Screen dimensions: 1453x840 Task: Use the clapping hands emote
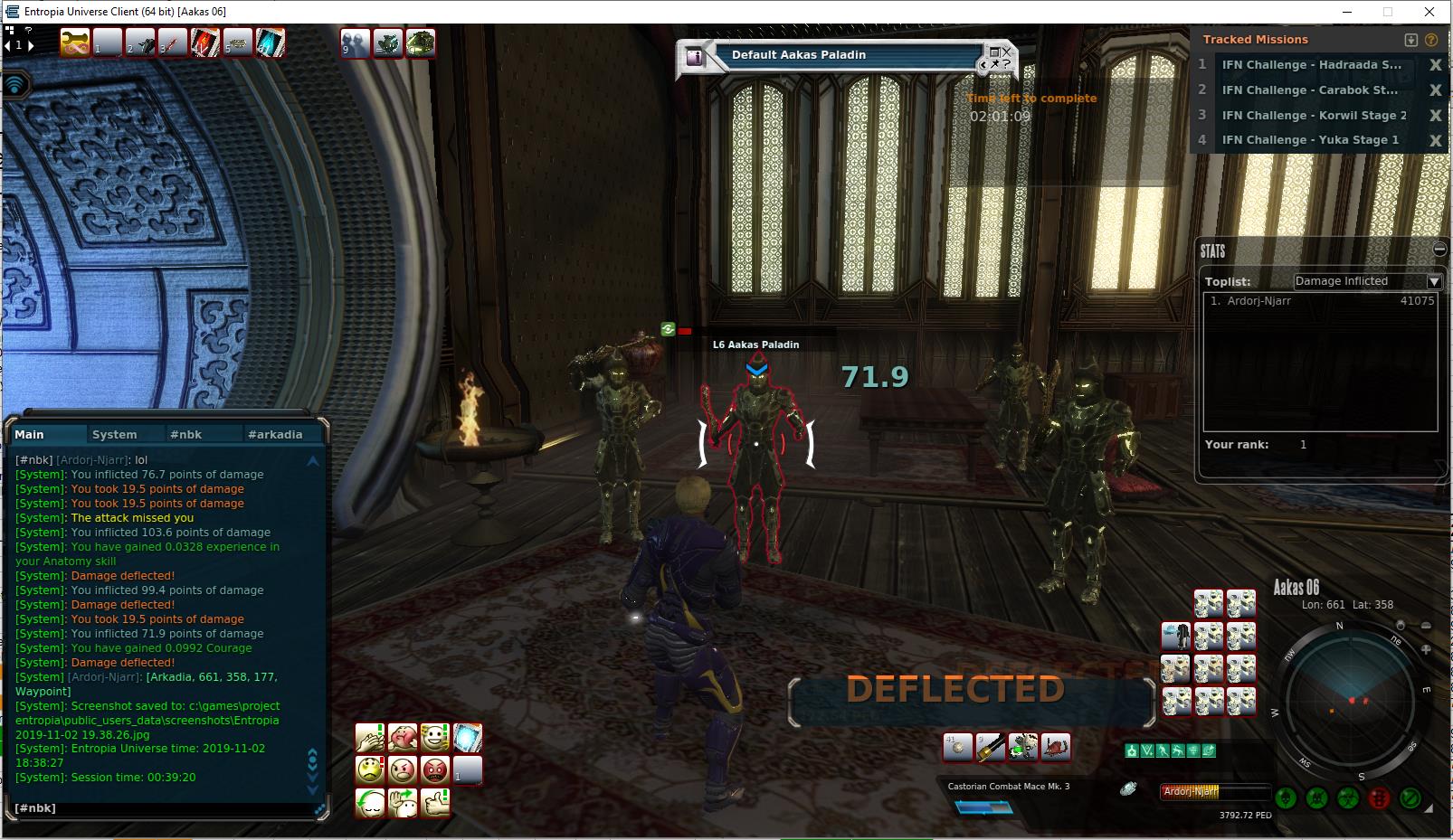point(369,738)
